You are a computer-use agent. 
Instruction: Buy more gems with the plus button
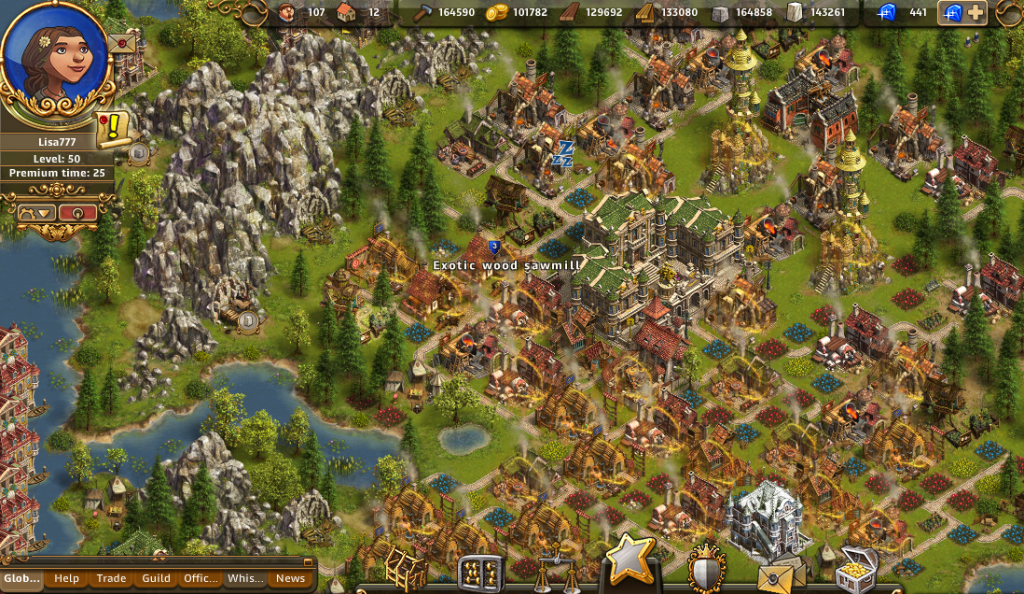tap(974, 13)
